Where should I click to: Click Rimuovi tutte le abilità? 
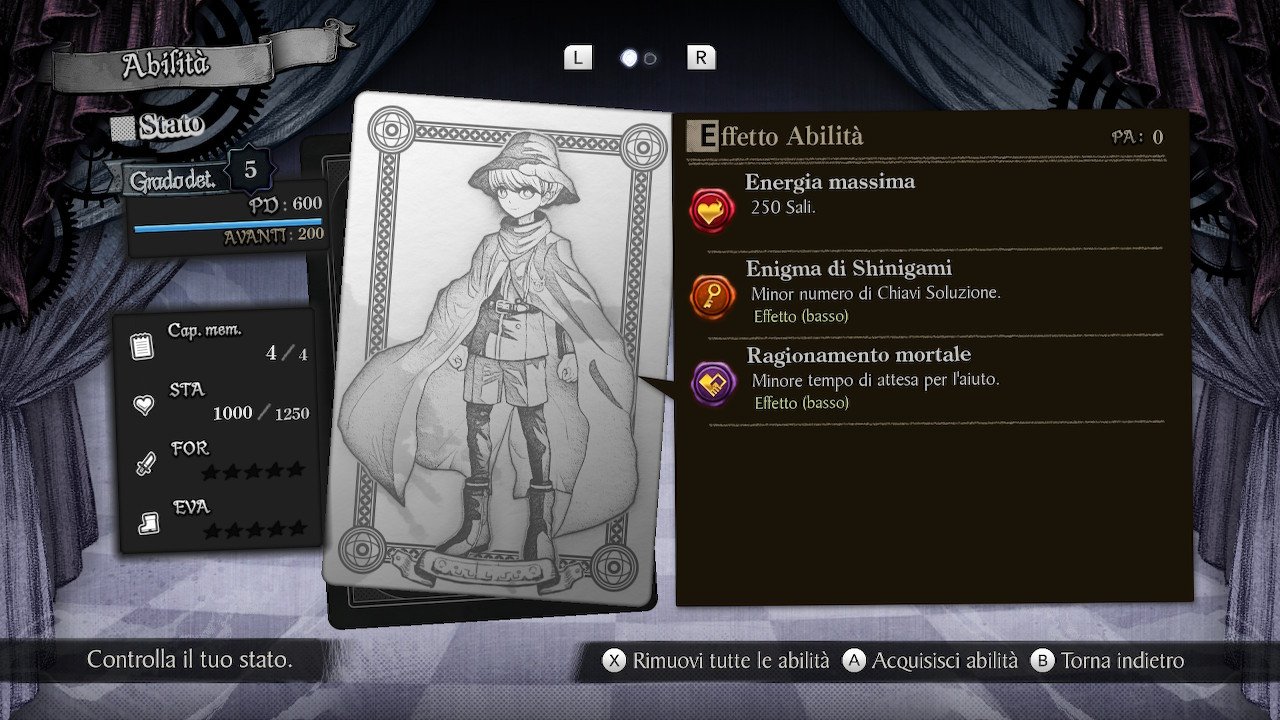pos(717,661)
